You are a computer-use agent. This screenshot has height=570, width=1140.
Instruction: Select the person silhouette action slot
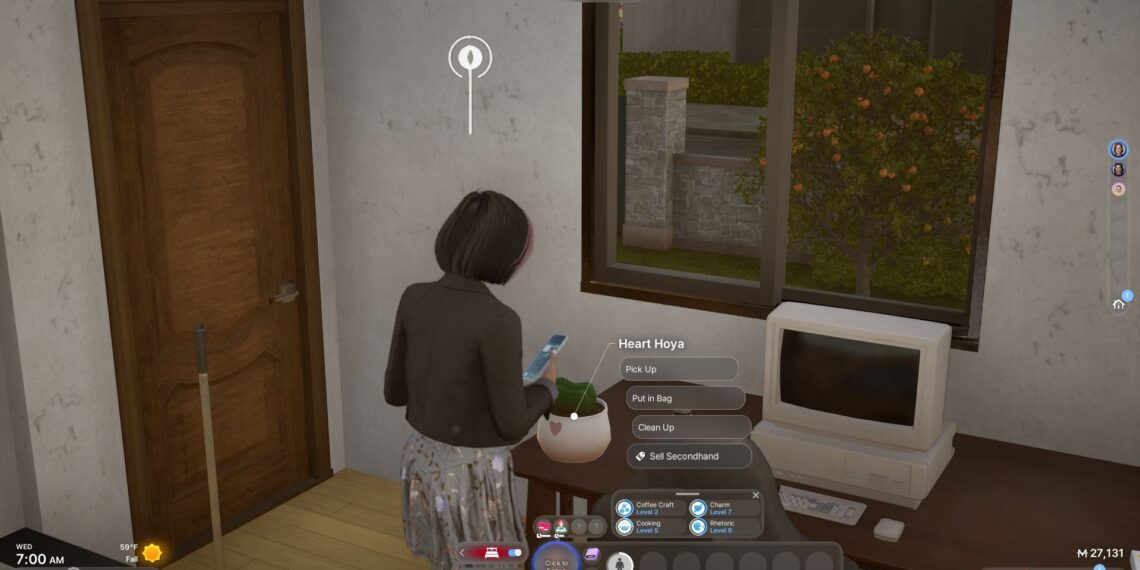click(620, 561)
